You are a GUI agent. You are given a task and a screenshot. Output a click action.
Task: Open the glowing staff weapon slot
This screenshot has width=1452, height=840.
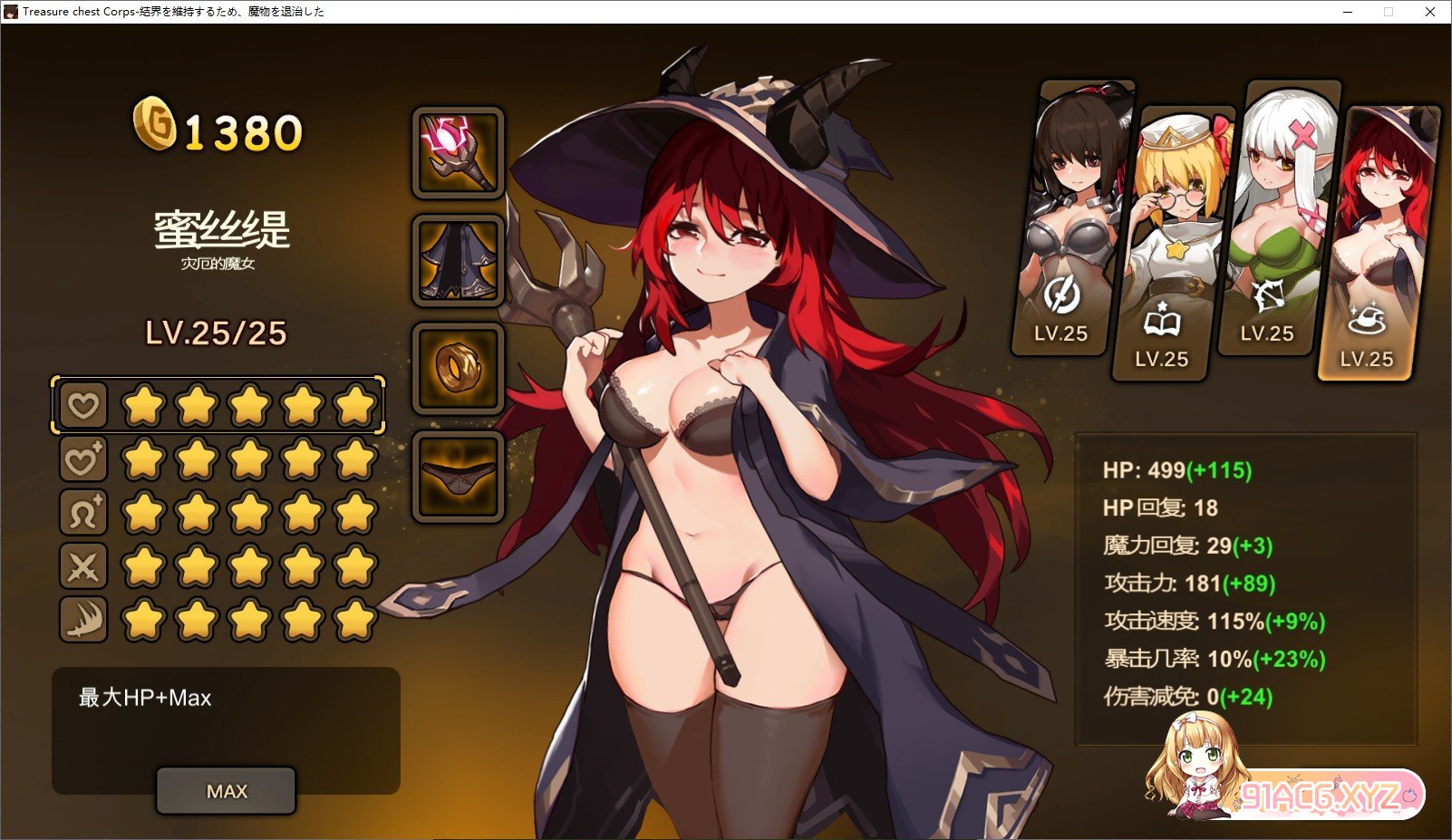pyautogui.click(x=459, y=153)
